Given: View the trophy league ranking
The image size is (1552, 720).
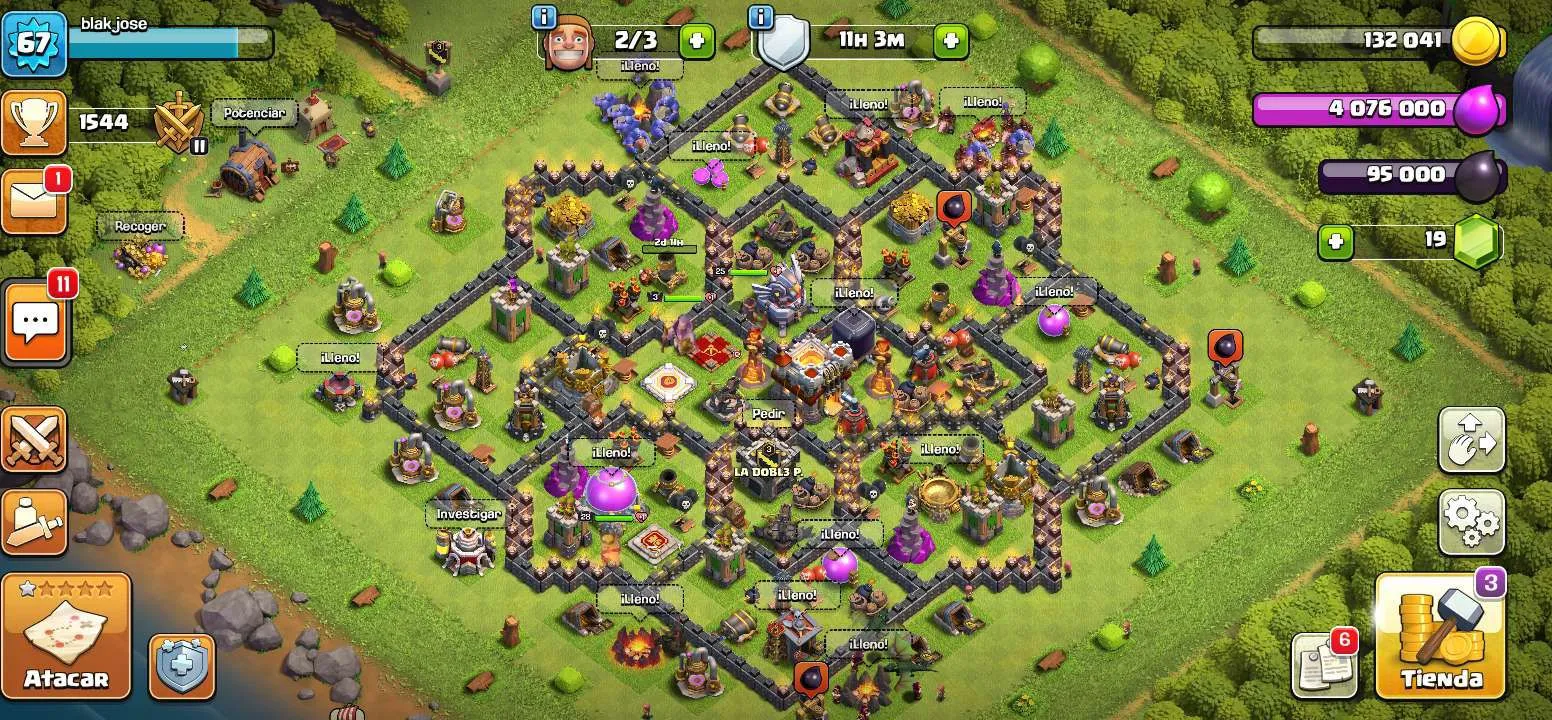Looking at the screenshot, I should [34, 123].
